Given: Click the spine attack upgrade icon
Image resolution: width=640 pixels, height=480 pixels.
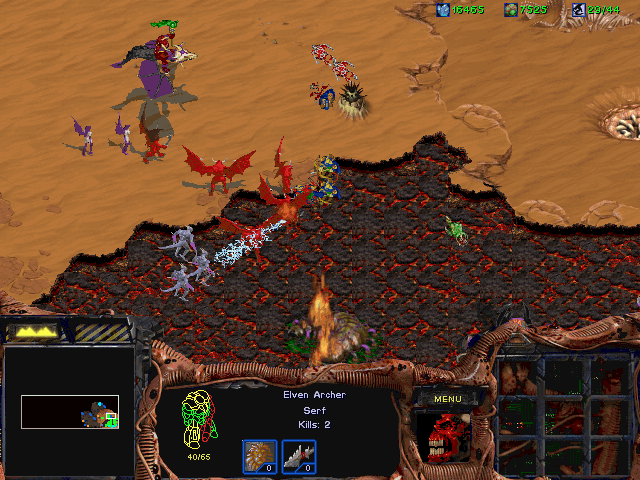Looking at the screenshot, I should pos(298,457).
